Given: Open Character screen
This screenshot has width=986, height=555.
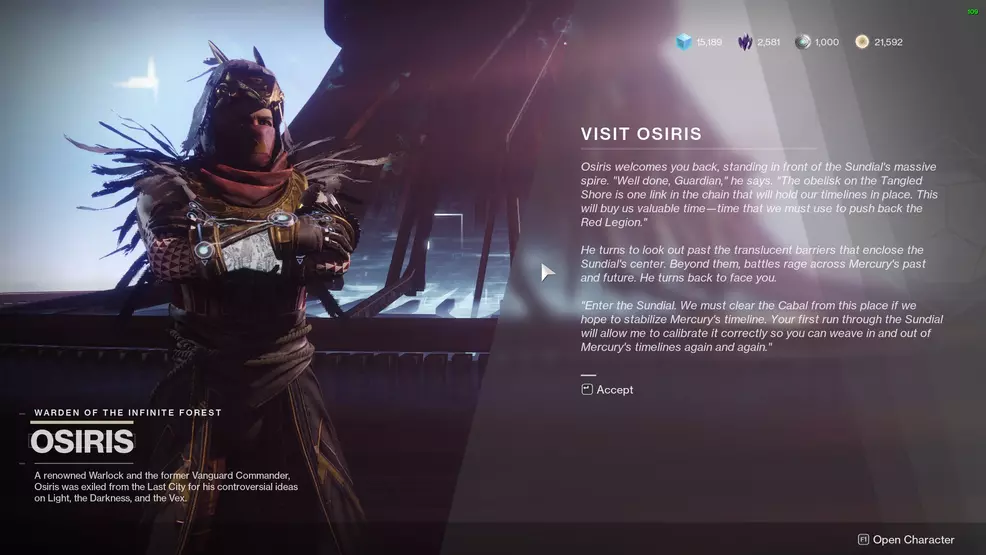Looking at the screenshot, I should (x=906, y=540).
